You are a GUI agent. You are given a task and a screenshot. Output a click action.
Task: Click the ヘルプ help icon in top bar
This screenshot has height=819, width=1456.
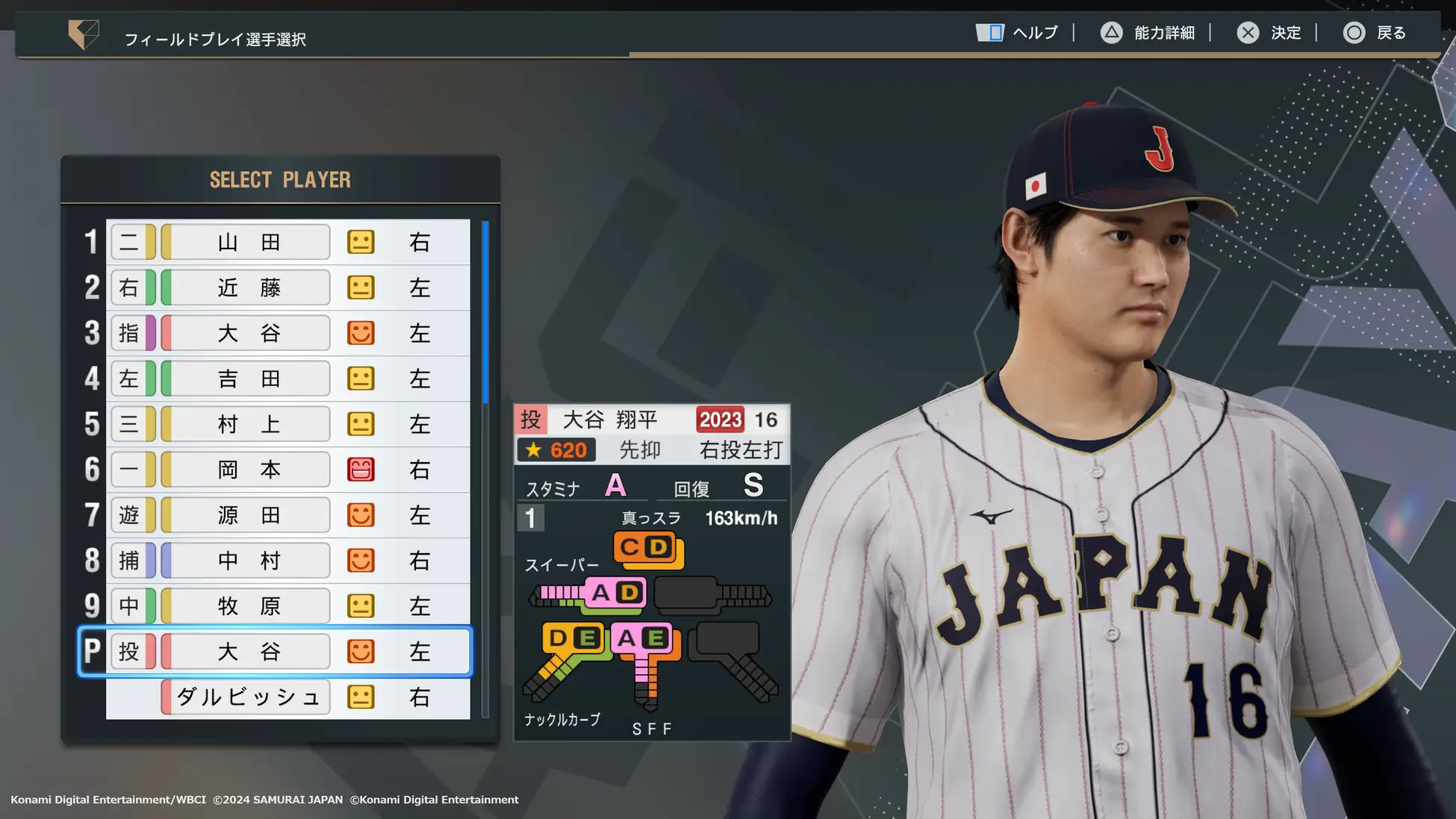(990, 33)
